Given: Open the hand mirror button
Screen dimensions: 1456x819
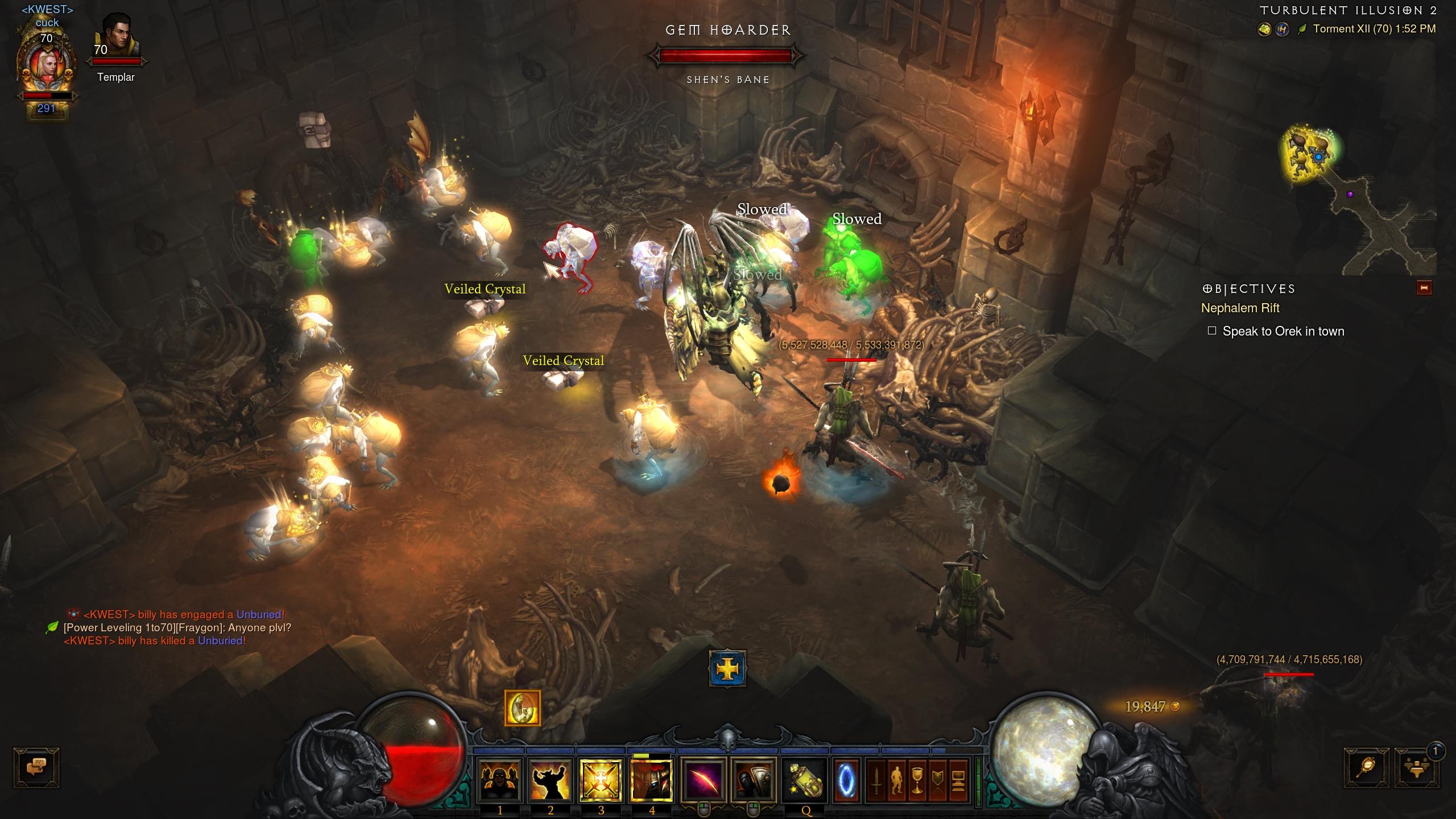Looking at the screenshot, I should [x=1367, y=768].
